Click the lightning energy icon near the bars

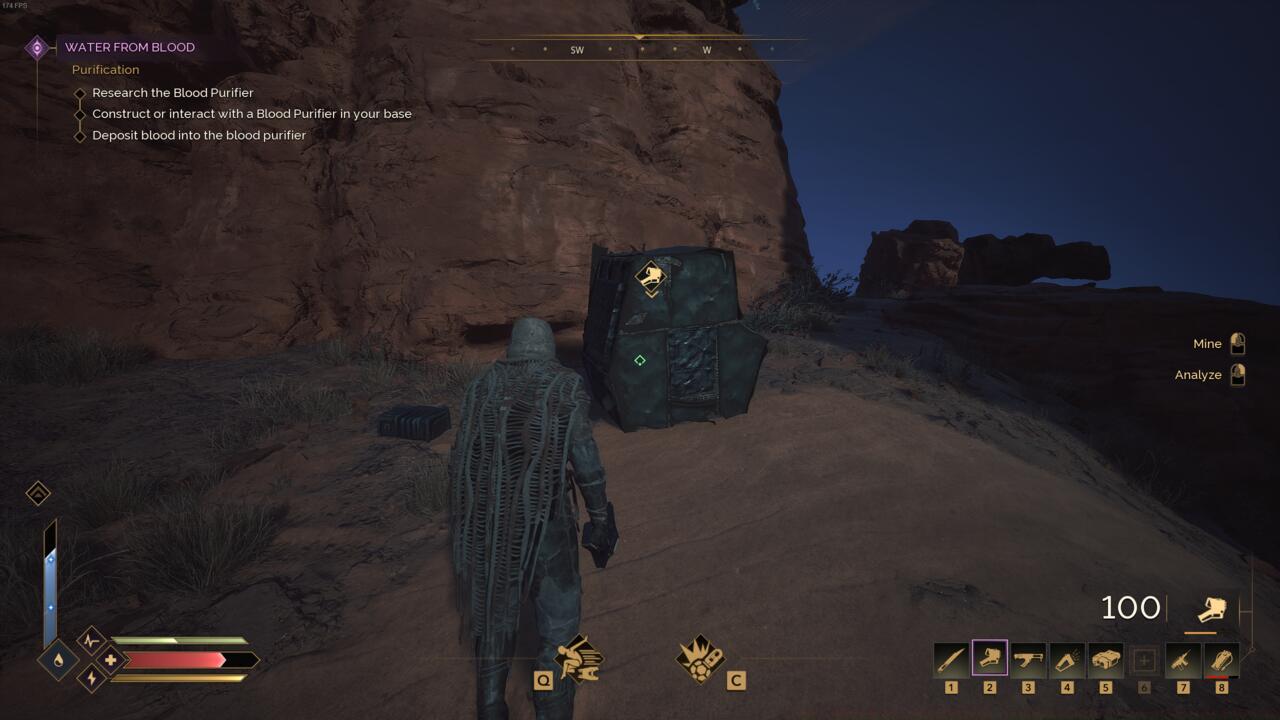90,680
